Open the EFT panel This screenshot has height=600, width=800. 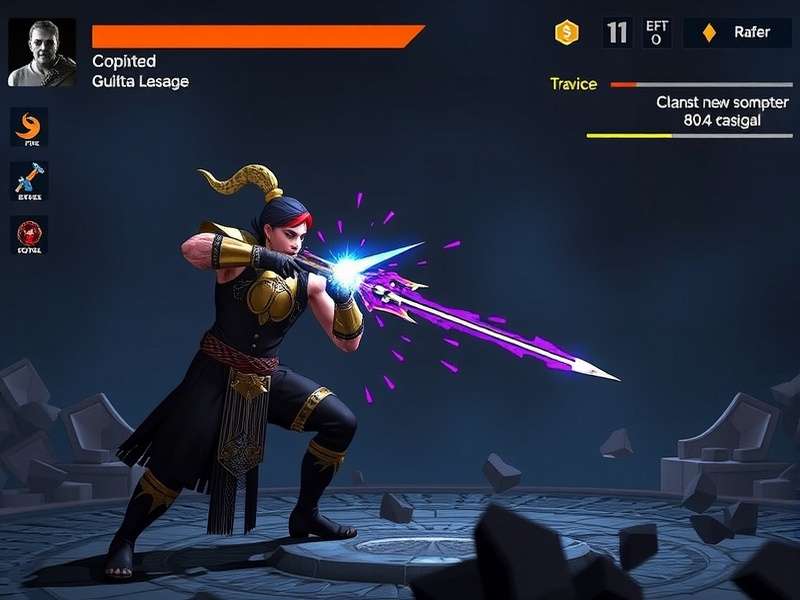656,33
